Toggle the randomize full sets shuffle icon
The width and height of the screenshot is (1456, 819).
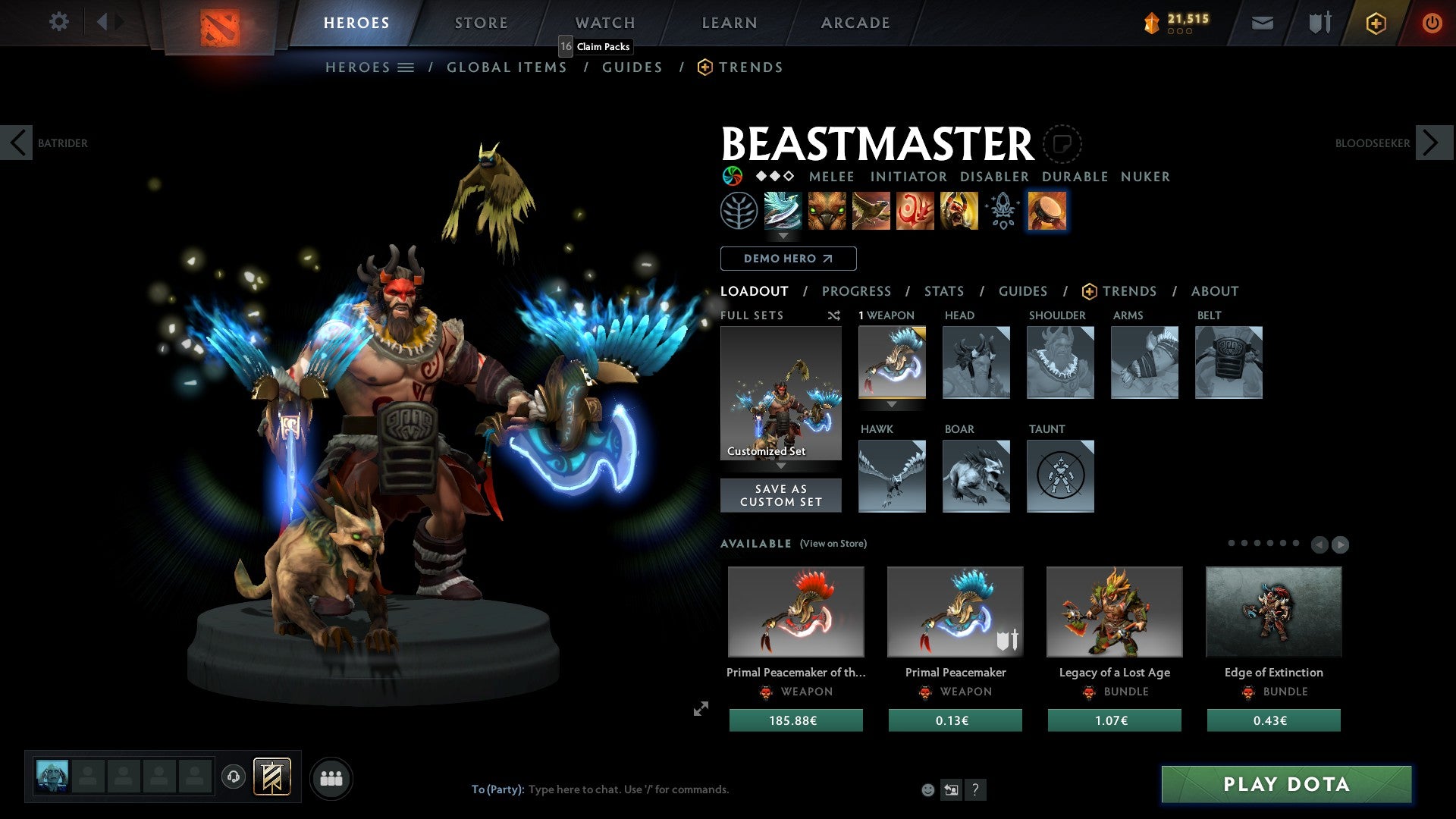834,315
